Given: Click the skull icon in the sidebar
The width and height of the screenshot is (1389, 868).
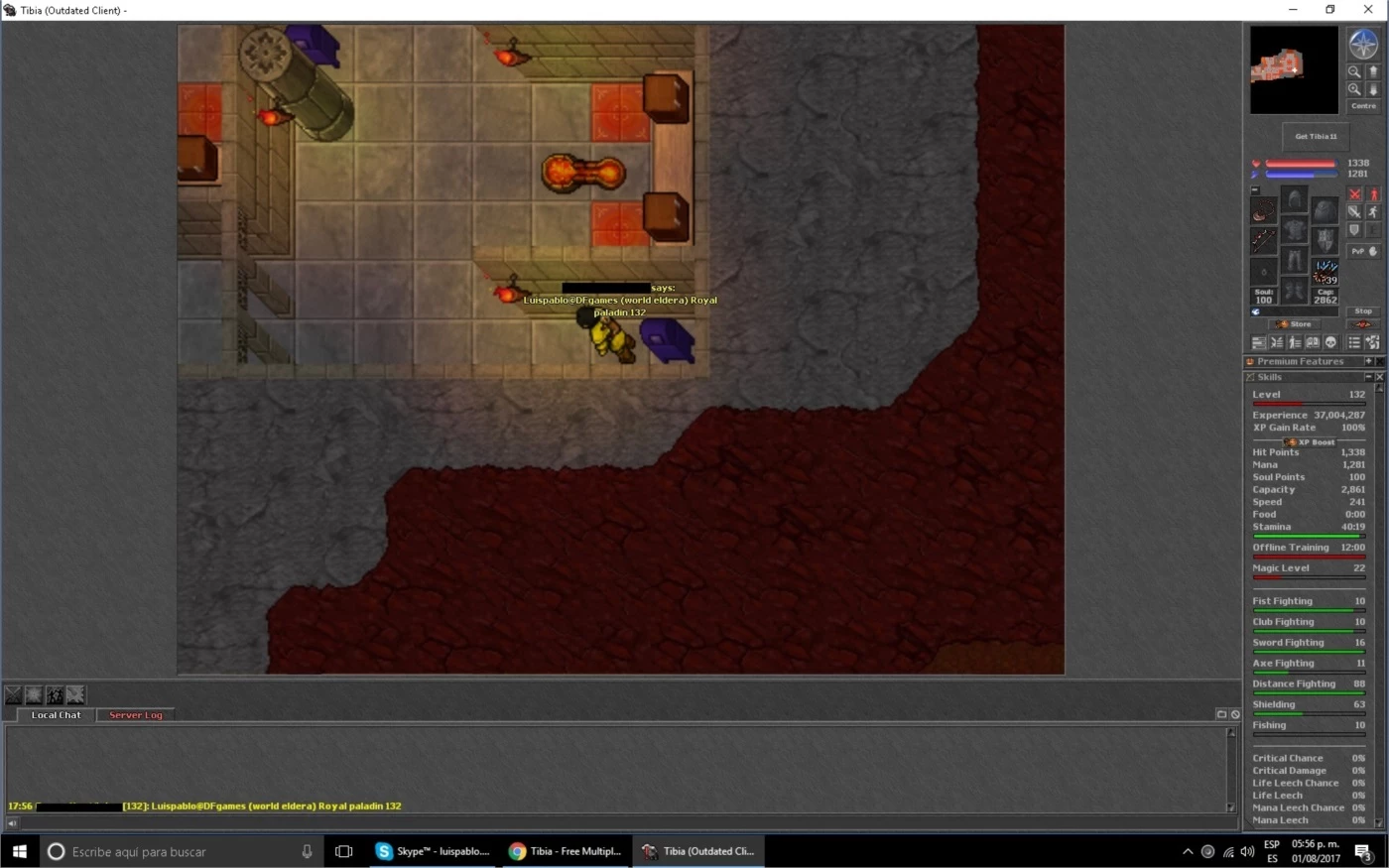Looking at the screenshot, I should [x=1329, y=342].
